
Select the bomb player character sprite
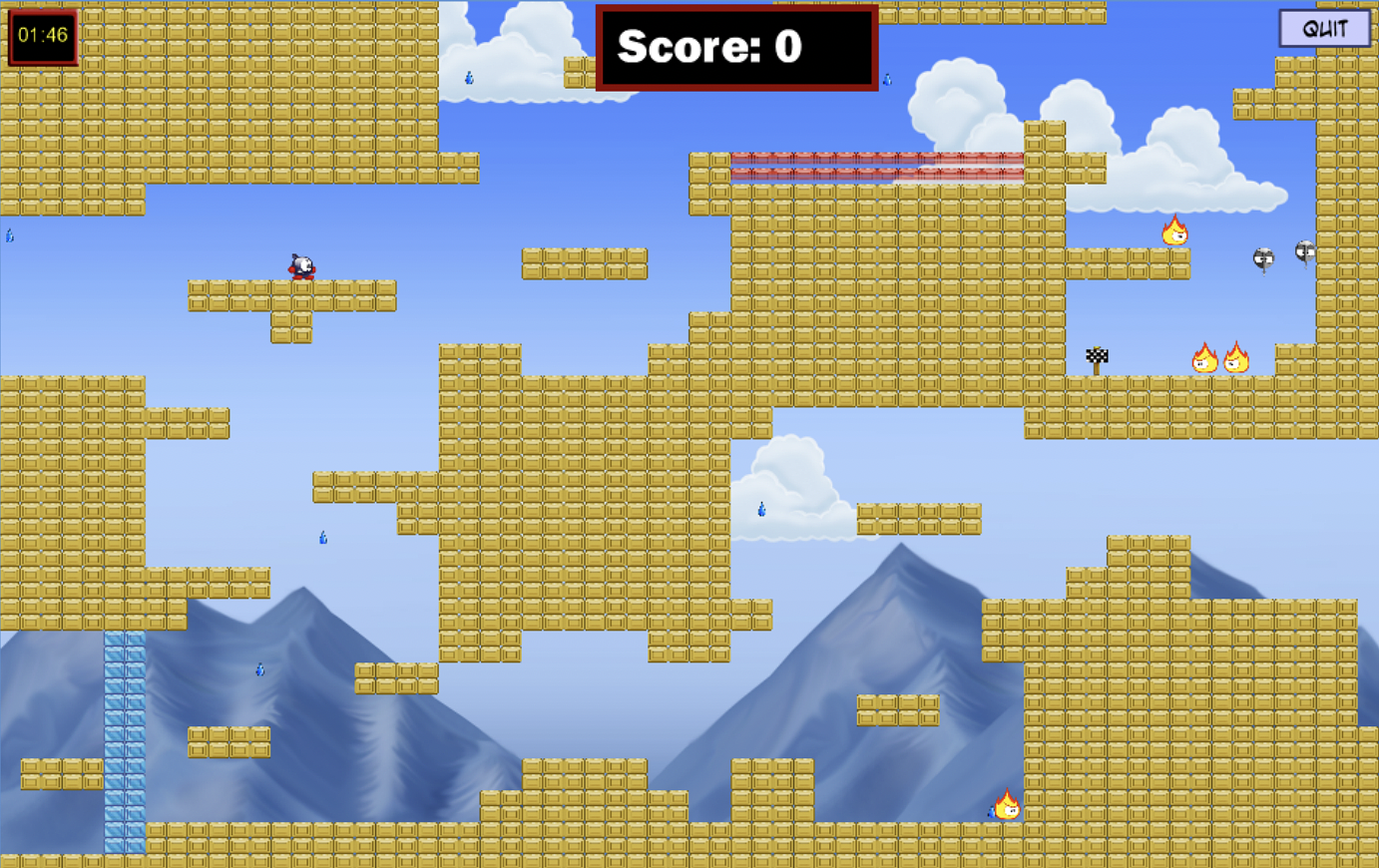click(x=302, y=267)
